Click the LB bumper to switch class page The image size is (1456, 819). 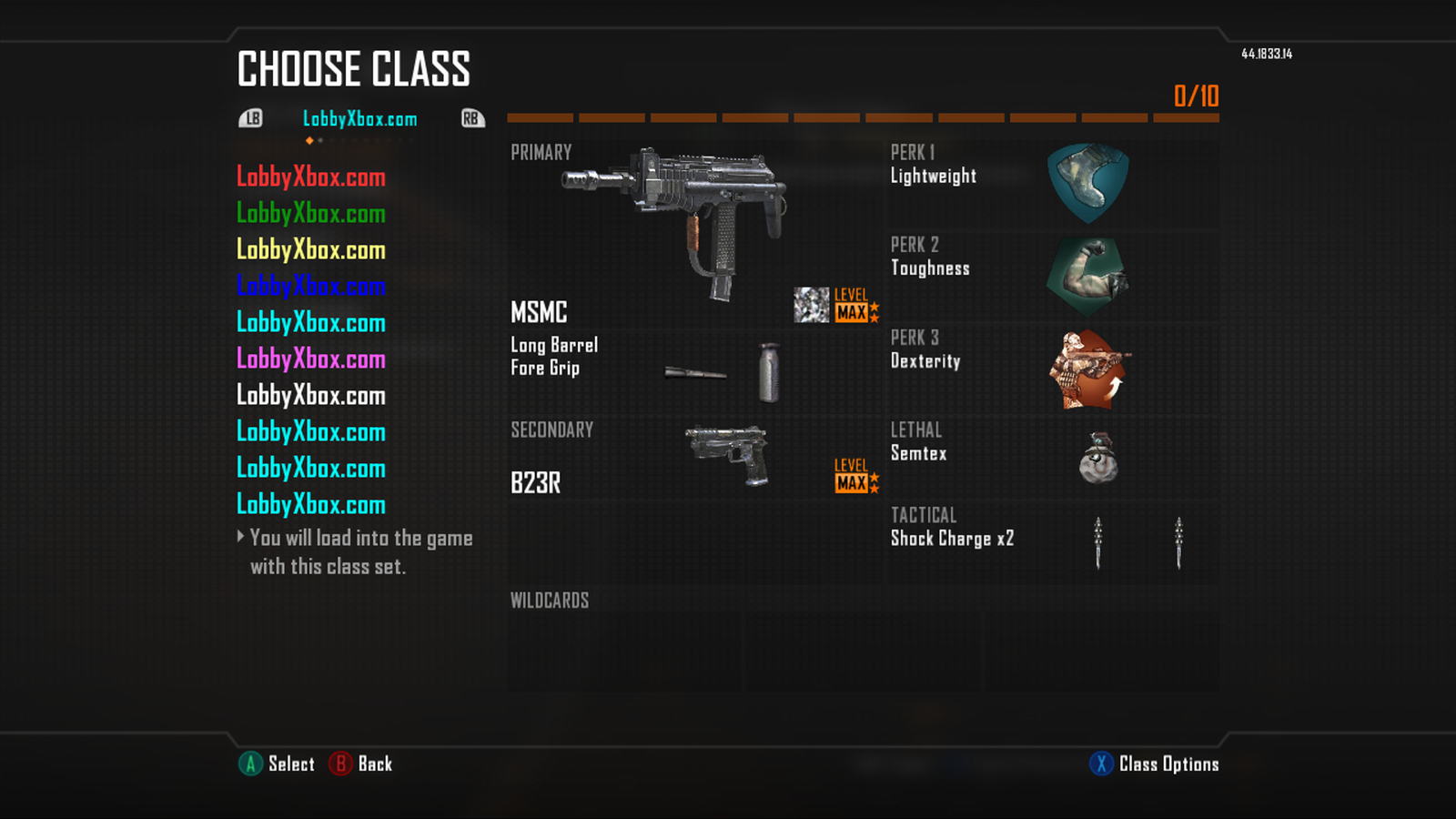(252, 118)
